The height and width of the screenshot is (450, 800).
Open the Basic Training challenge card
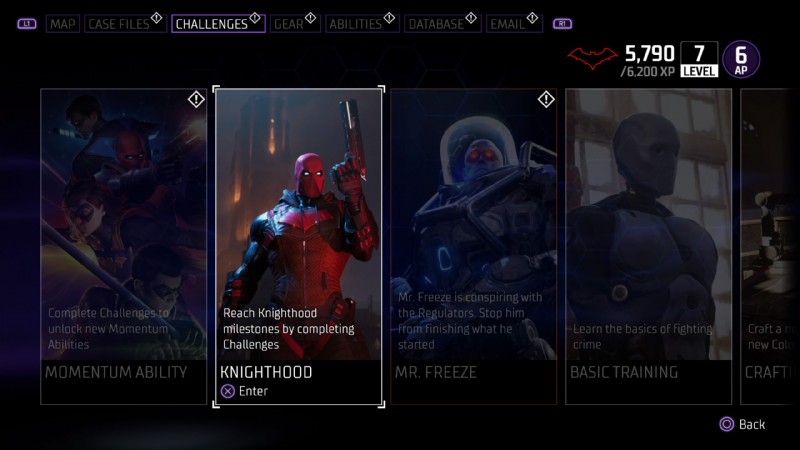tap(648, 246)
